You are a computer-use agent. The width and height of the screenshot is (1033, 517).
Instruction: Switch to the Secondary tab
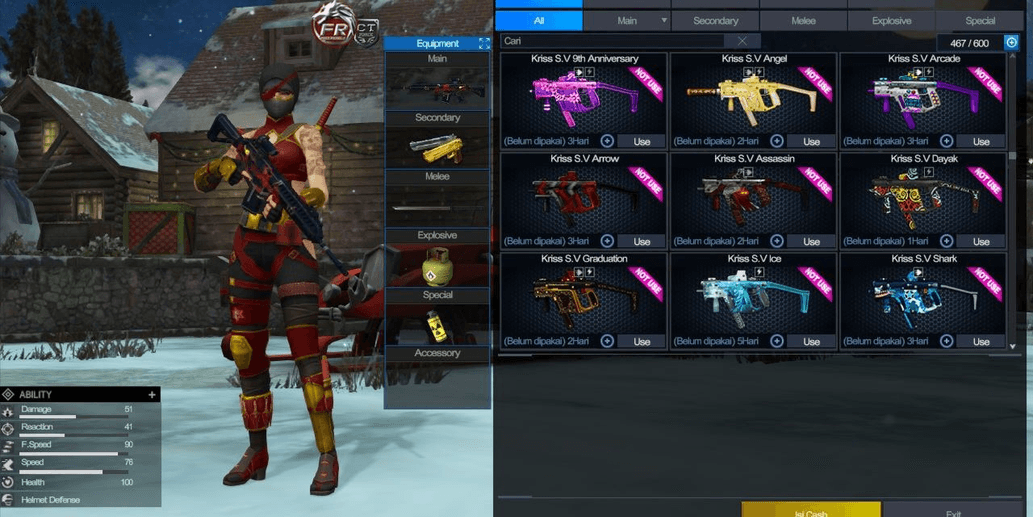tap(715, 20)
